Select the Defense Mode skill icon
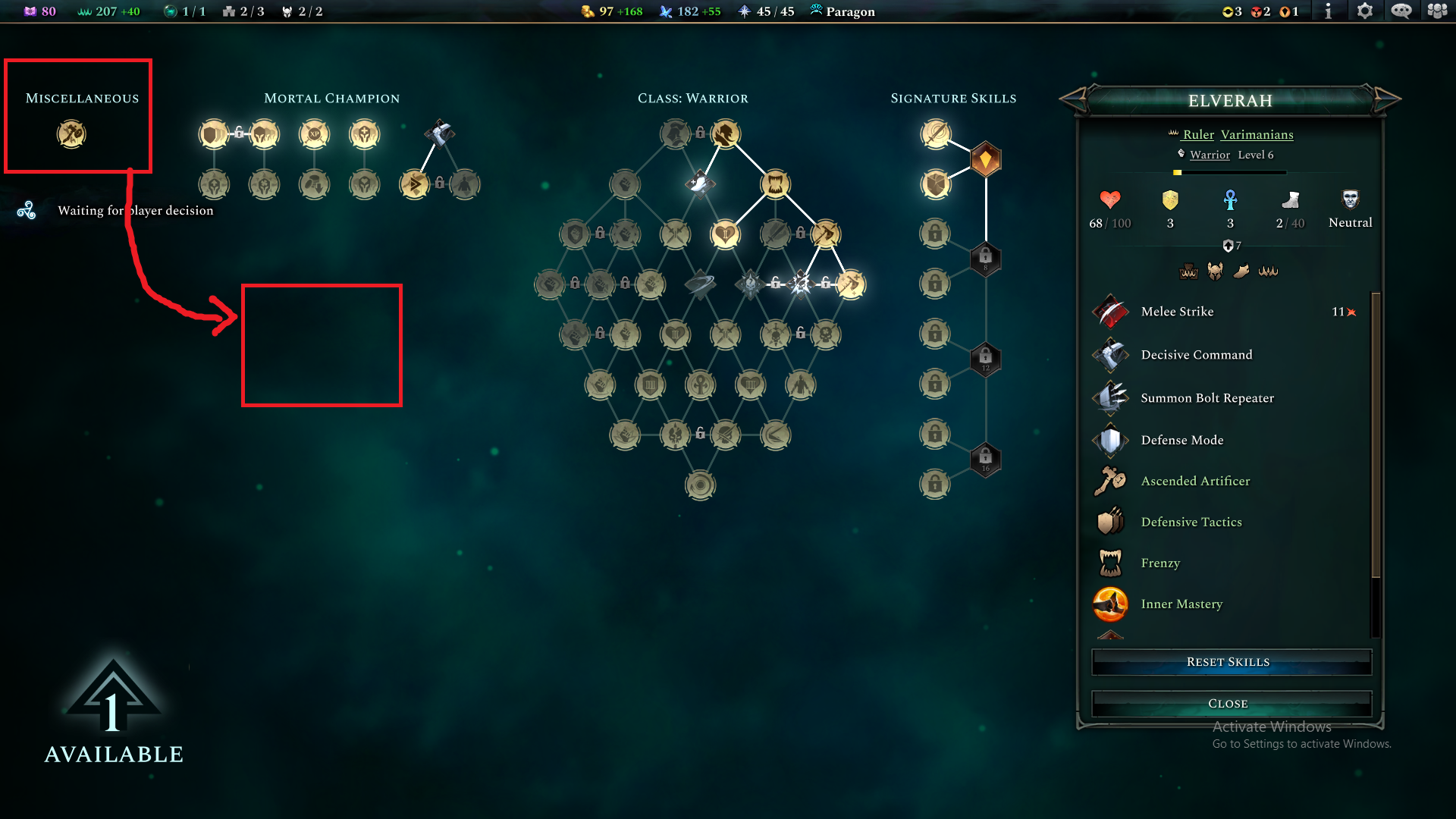Image resolution: width=1456 pixels, height=819 pixels. pos(1110,440)
